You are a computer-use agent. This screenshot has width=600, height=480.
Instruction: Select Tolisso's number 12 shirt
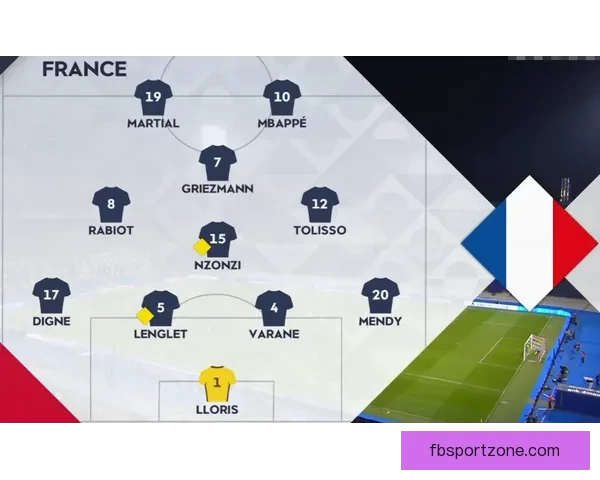320,204
